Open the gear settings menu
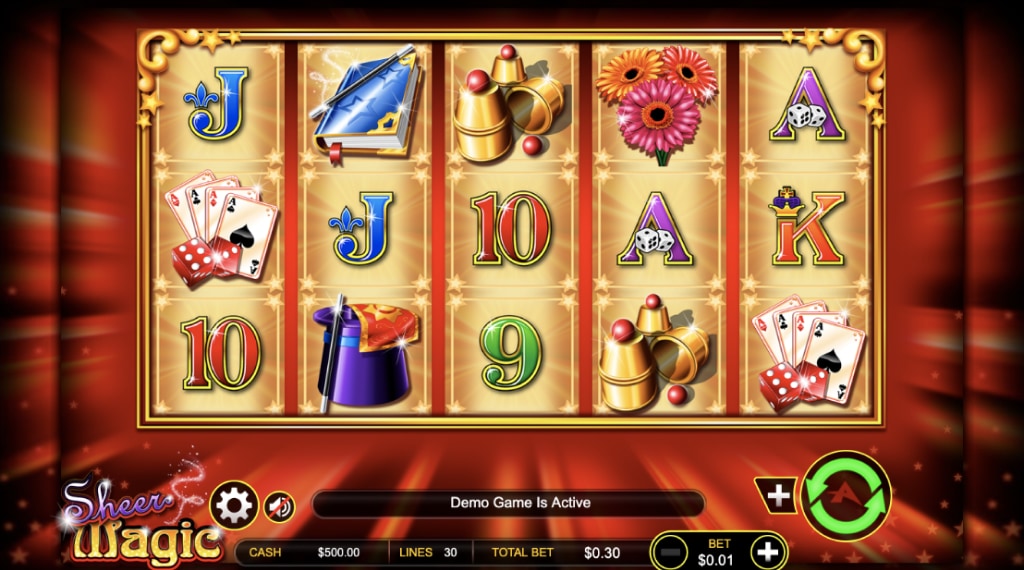Screen dimensions: 1024x570 pyautogui.click(x=234, y=506)
